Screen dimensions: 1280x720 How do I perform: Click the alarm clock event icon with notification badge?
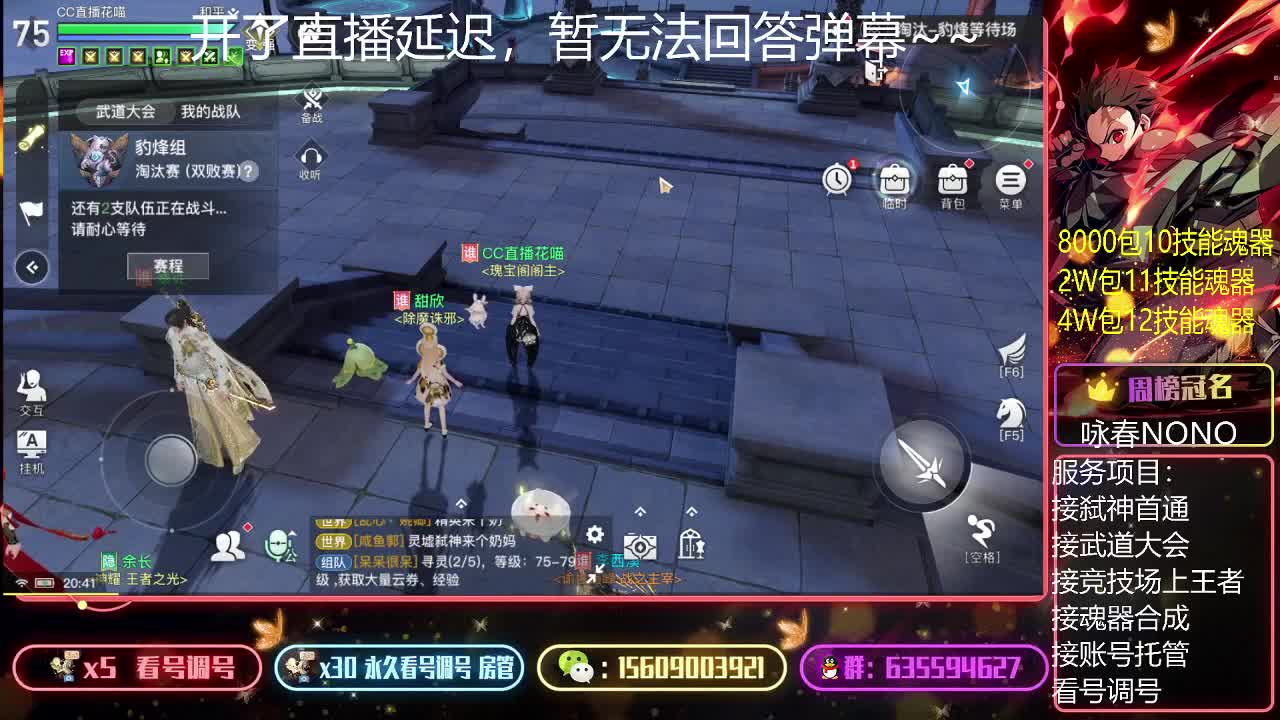(x=837, y=180)
